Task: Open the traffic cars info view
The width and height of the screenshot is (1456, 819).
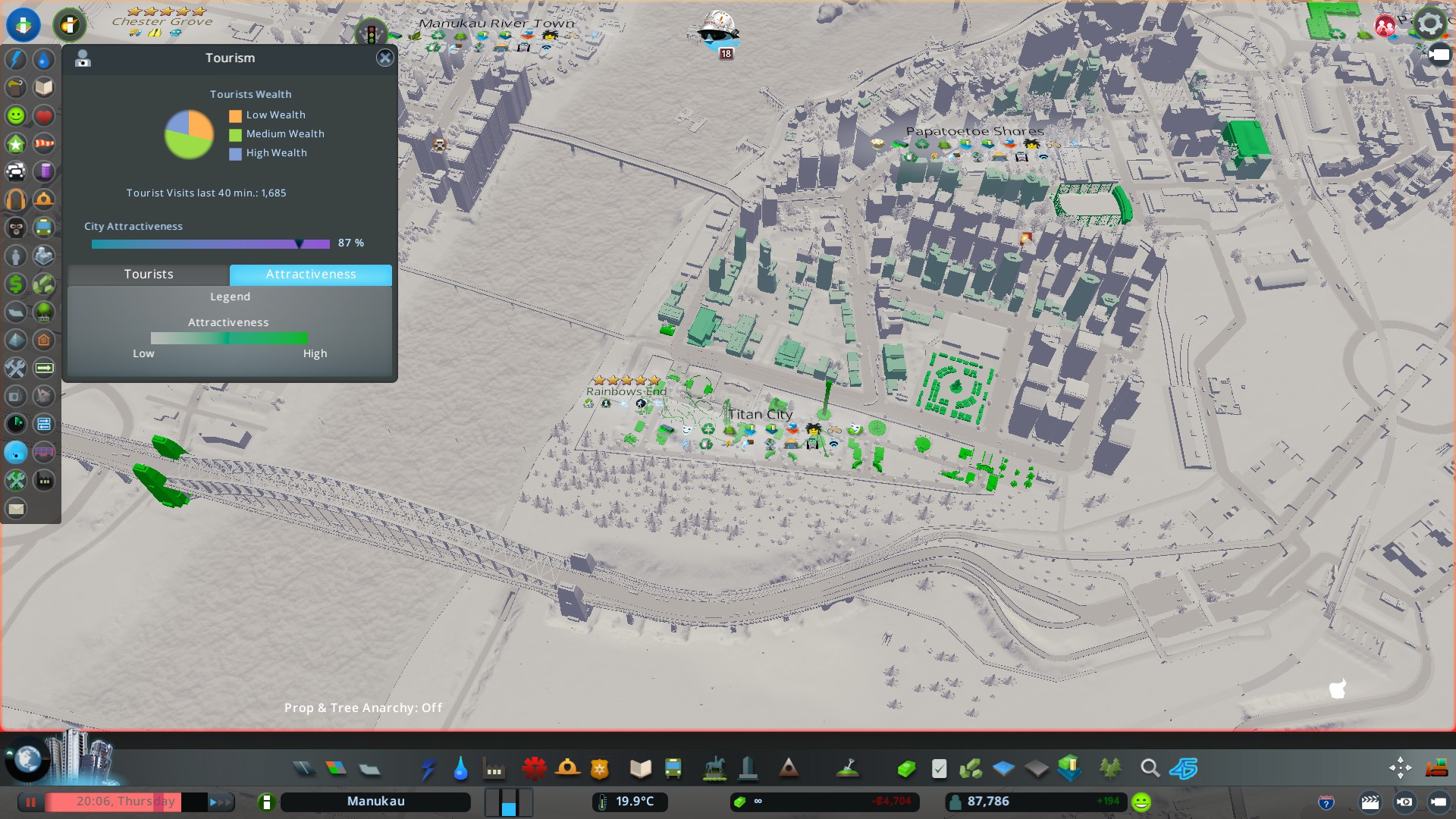Action: coord(16,171)
